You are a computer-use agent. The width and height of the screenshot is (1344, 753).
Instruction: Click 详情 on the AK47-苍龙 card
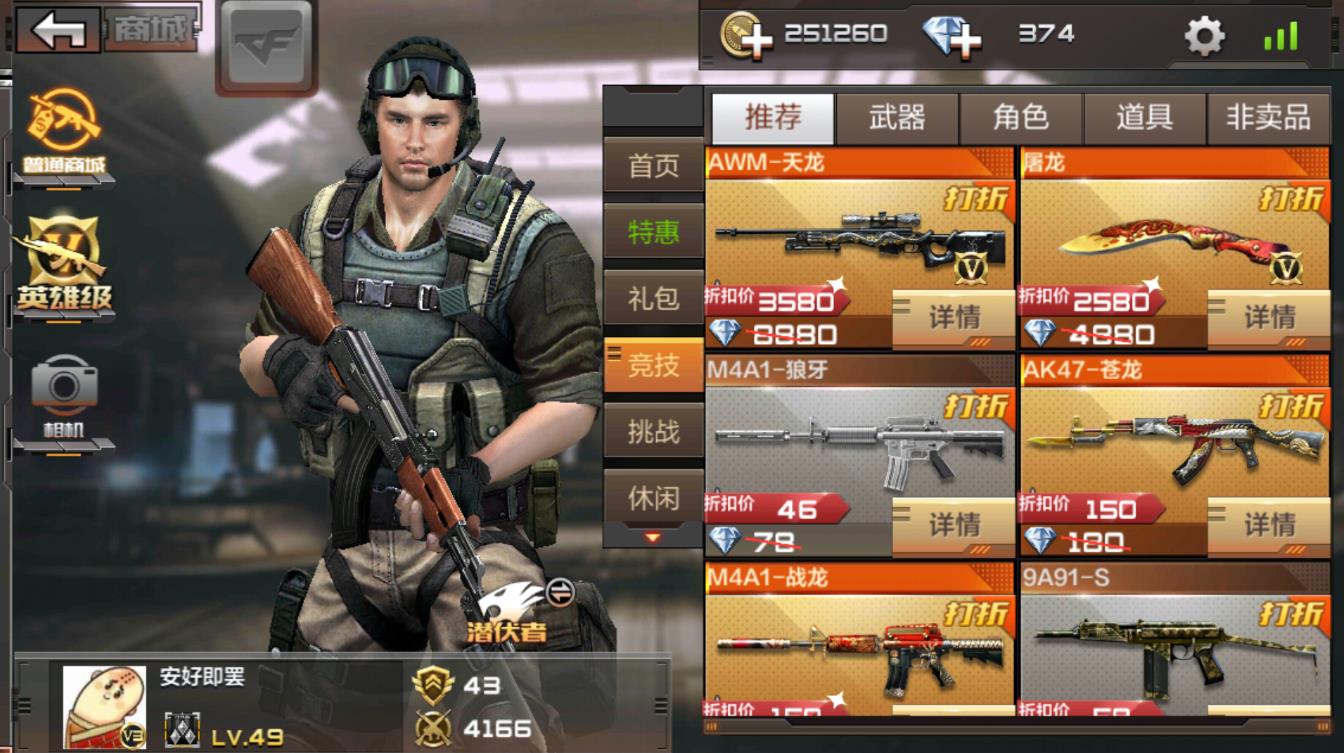[1269, 523]
